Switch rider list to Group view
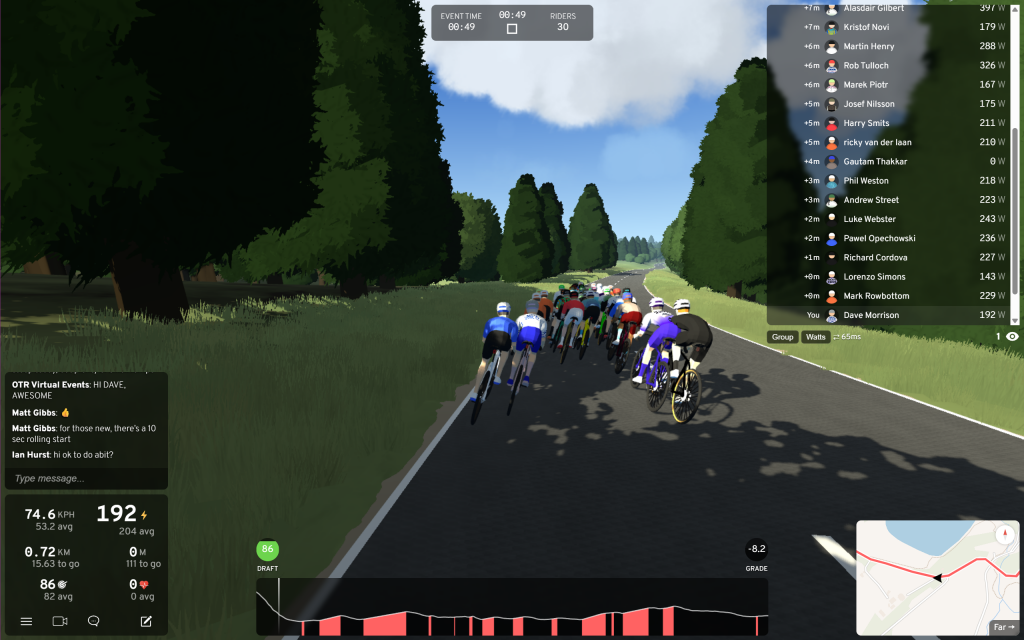Screen dimensions: 1024x640 point(782,337)
